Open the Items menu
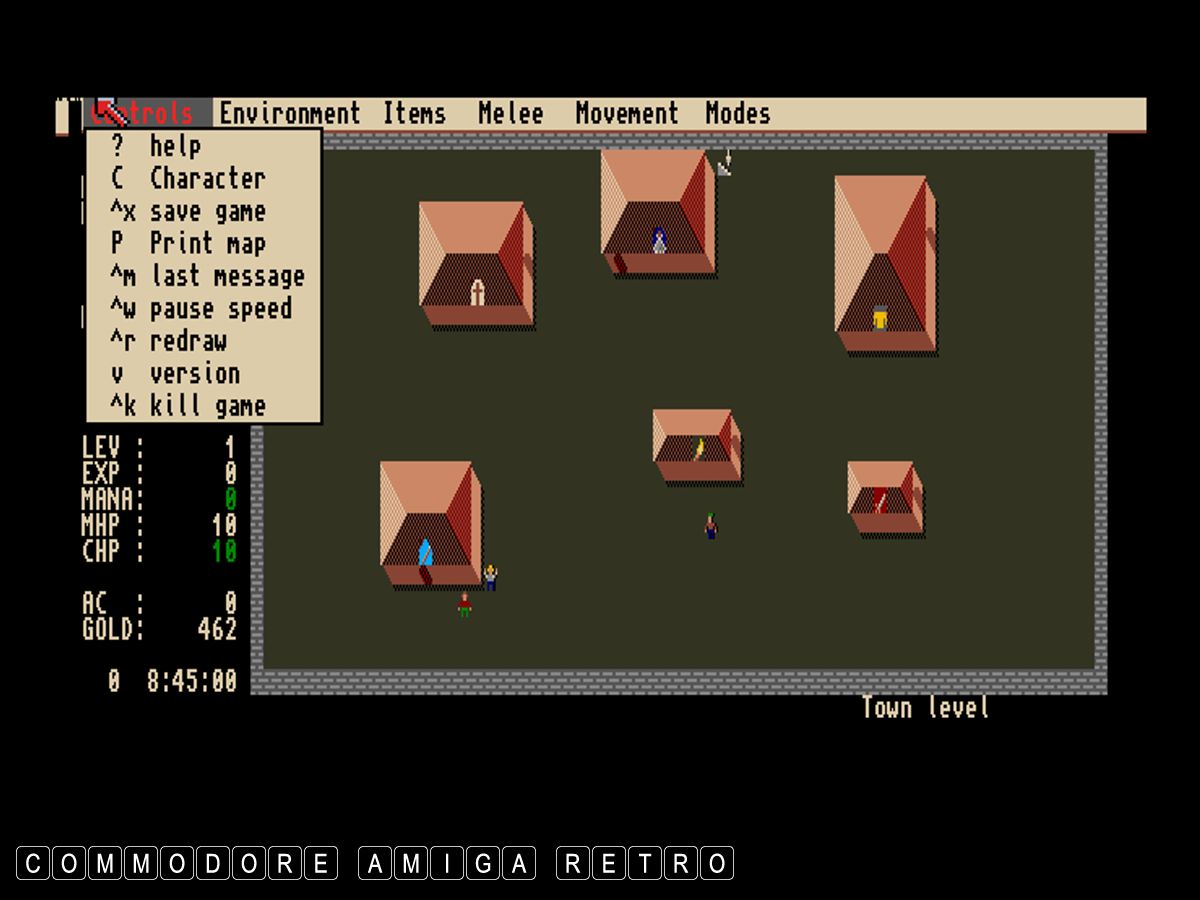The width and height of the screenshot is (1200, 900). pyautogui.click(x=414, y=114)
